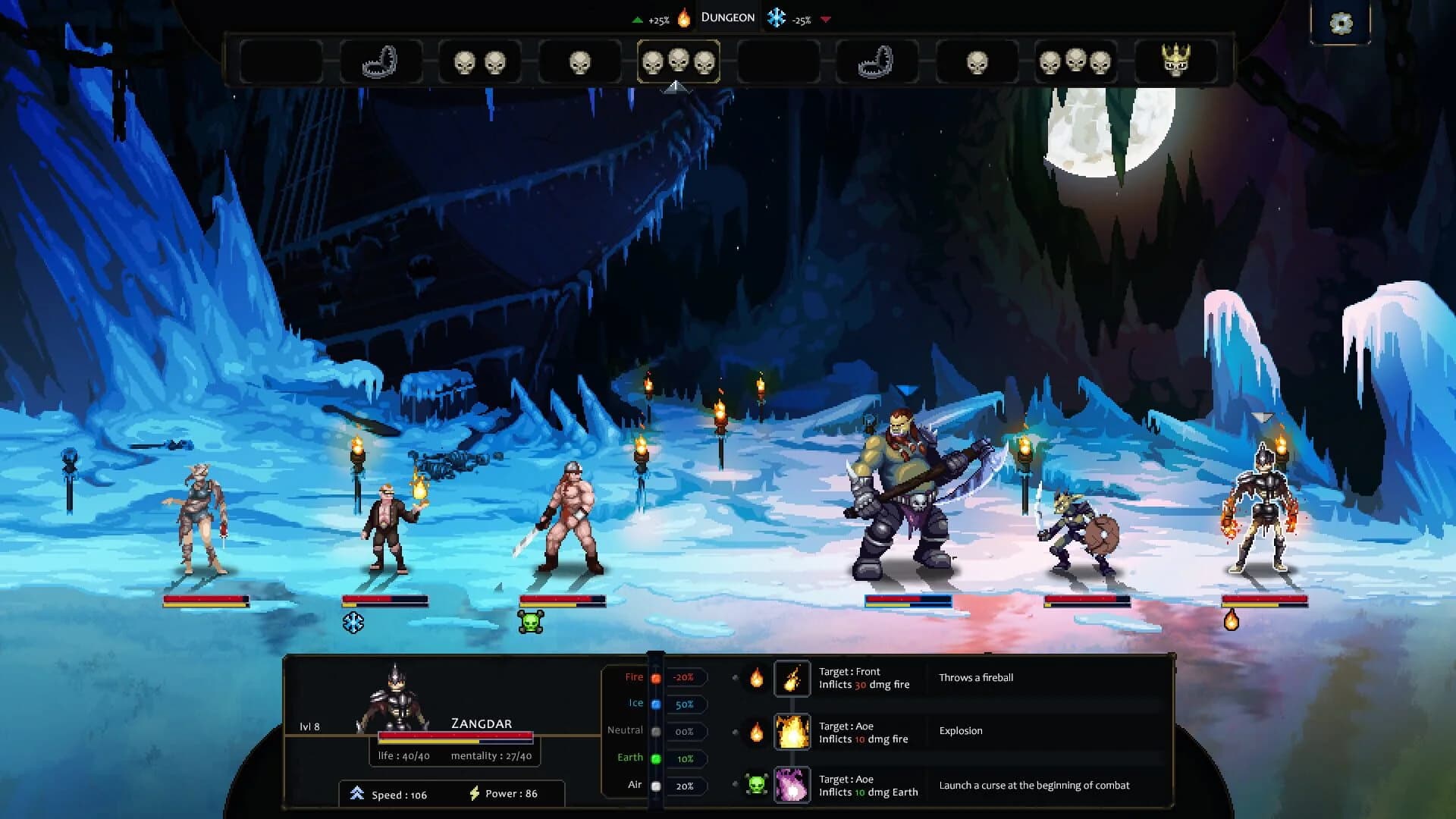Select the Explosion skill icon
The width and height of the screenshot is (1456, 819).
point(792,732)
